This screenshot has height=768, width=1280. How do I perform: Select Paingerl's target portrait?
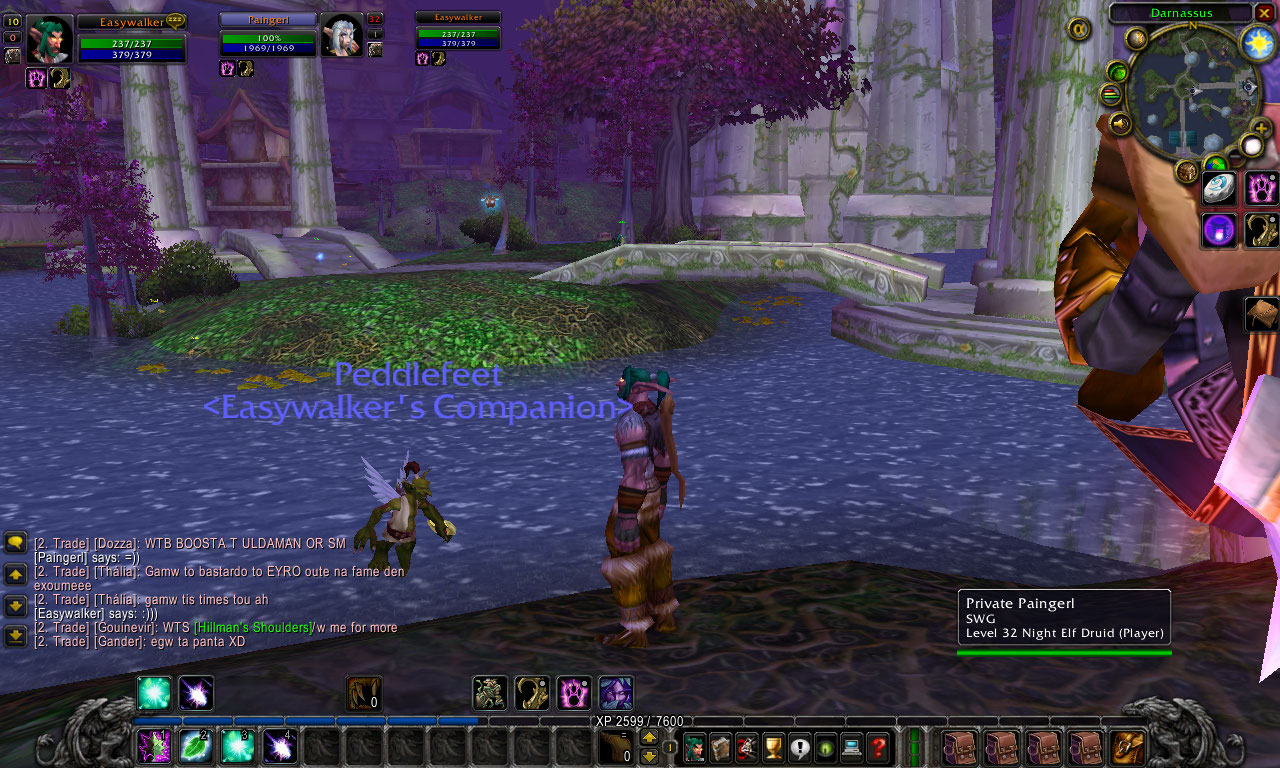(x=341, y=36)
